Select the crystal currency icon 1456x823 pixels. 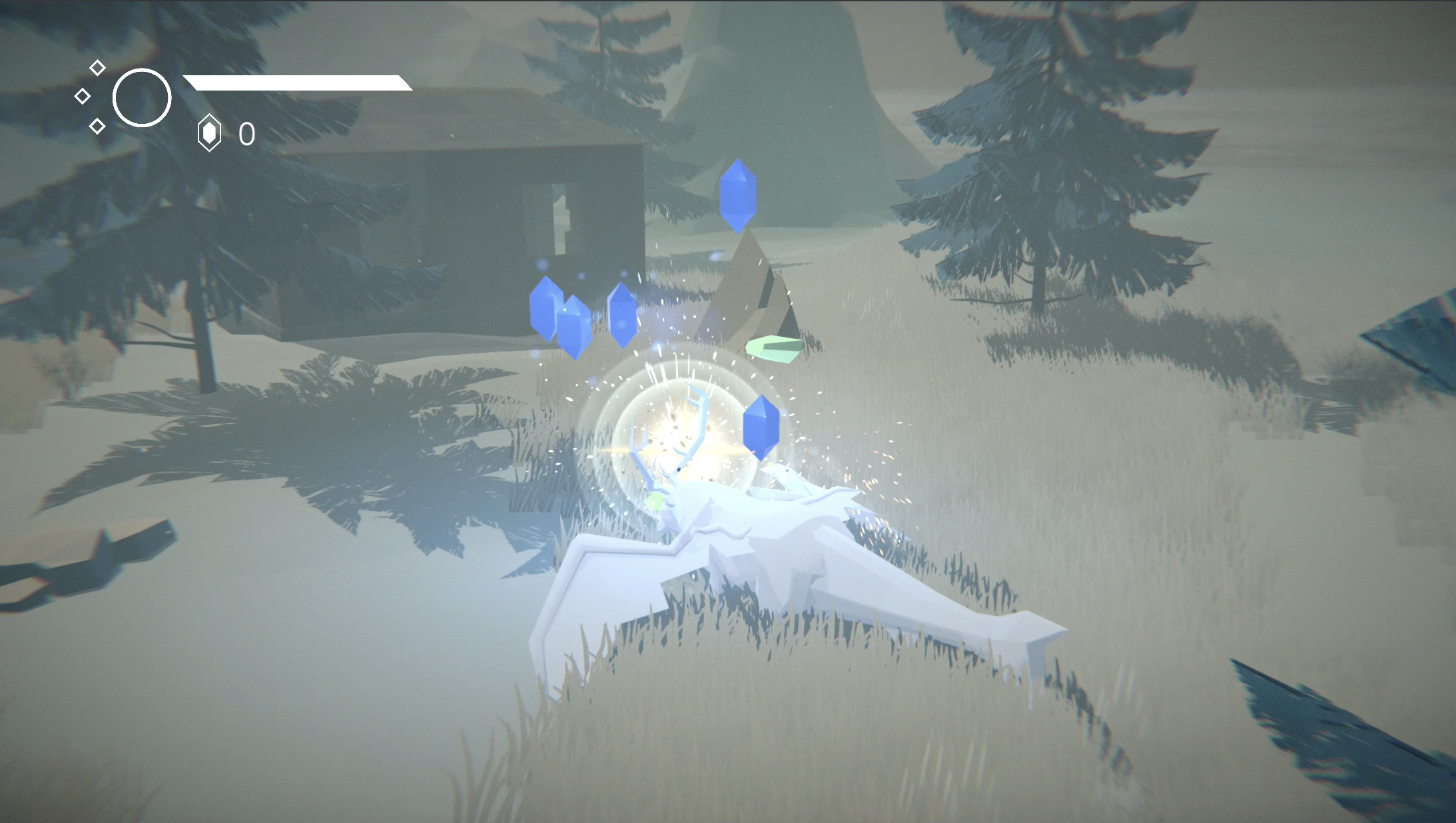[209, 133]
